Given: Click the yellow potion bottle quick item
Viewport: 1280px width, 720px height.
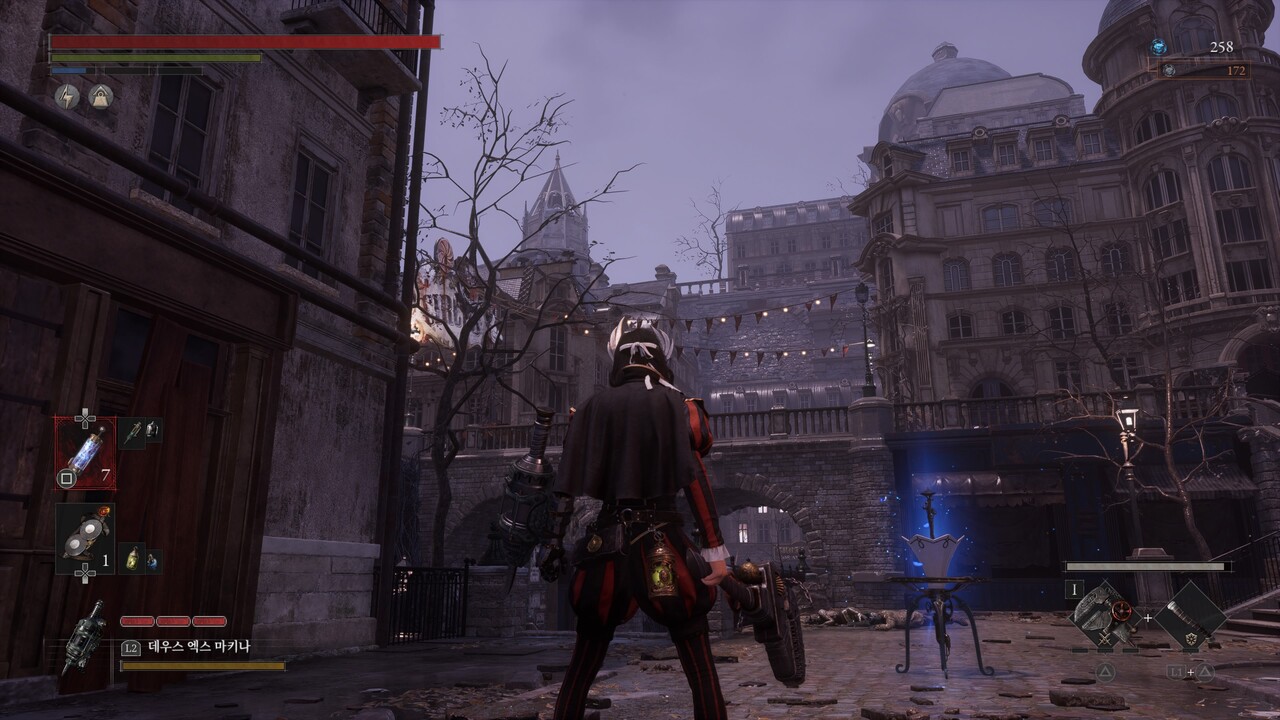Looking at the screenshot, I should coord(133,558).
